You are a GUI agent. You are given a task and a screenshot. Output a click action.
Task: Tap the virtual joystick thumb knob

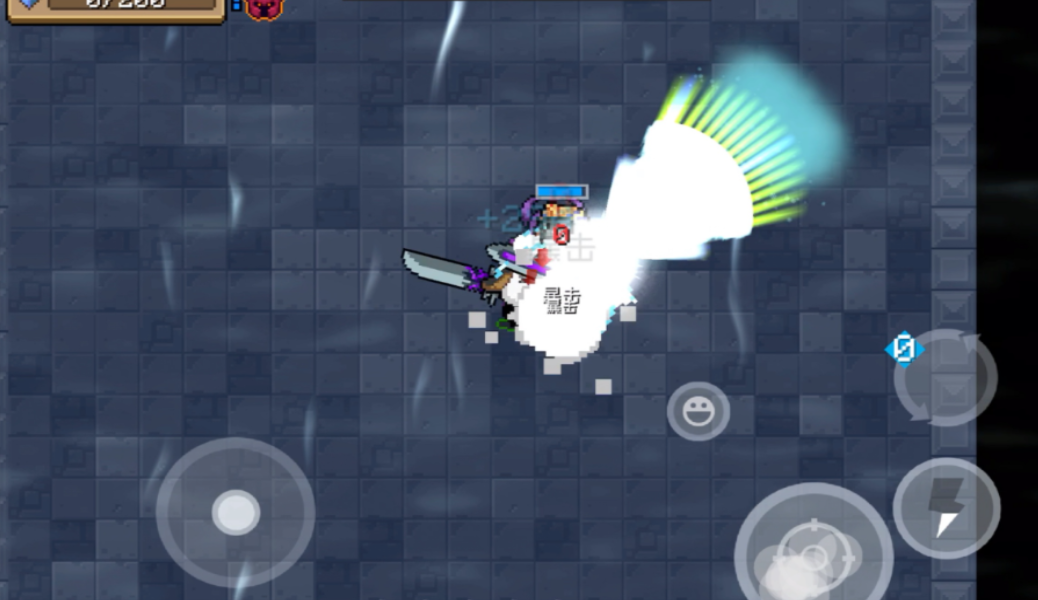[x=236, y=513]
